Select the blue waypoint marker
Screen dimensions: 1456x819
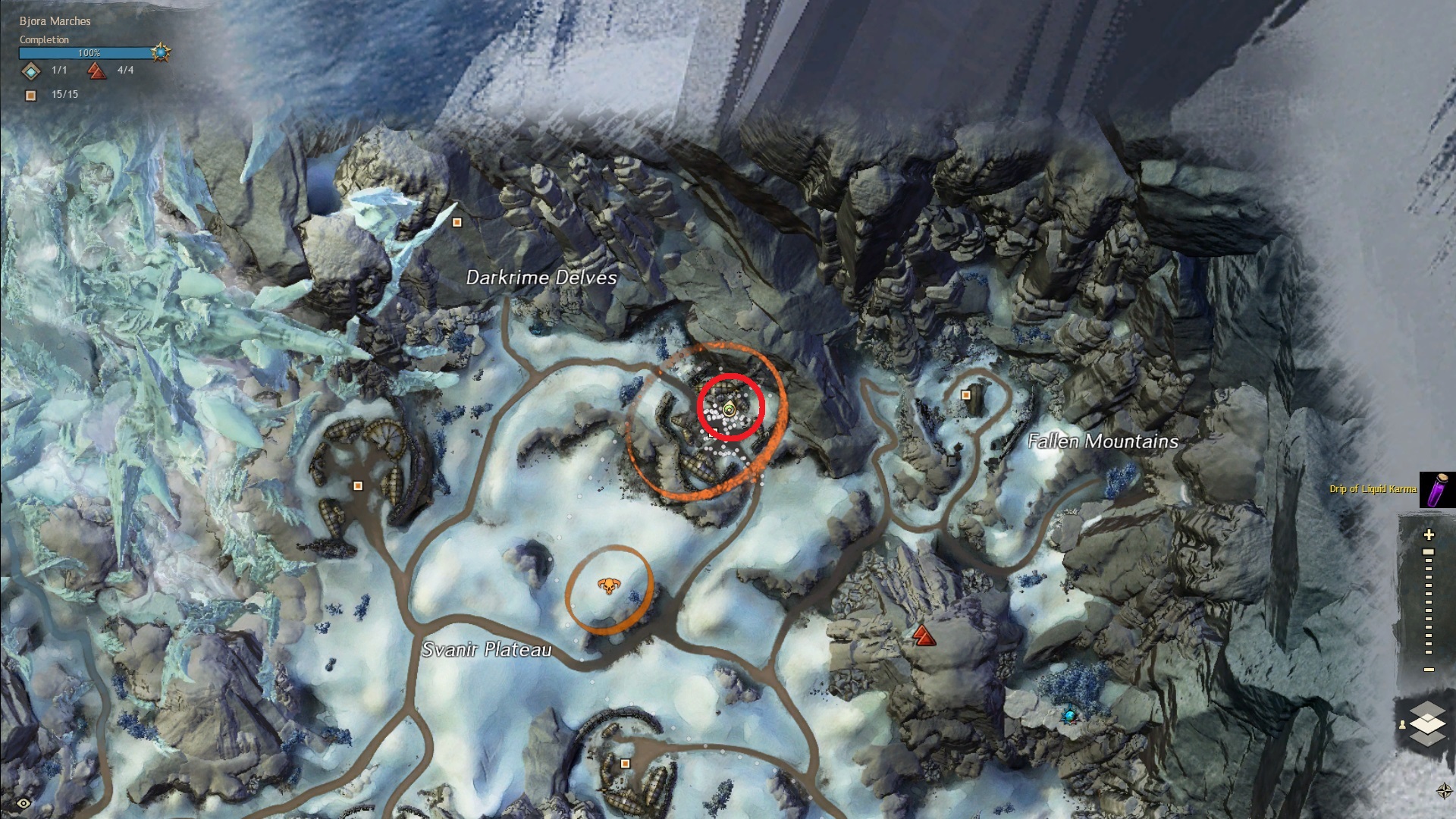(x=1069, y=714)
